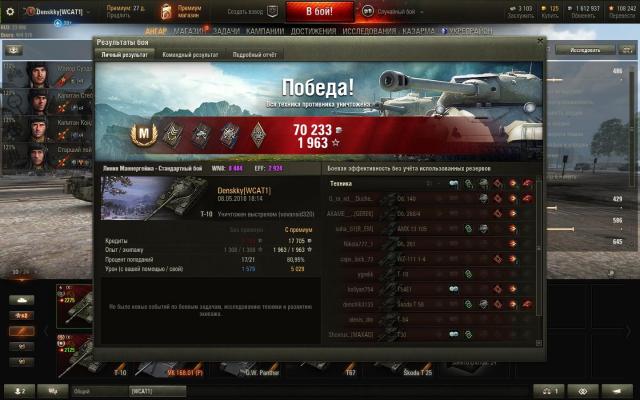Open the Подробный отчёт tab
Image resolution: width=640 pixels, height=400 pixels.
click(253, 54)
